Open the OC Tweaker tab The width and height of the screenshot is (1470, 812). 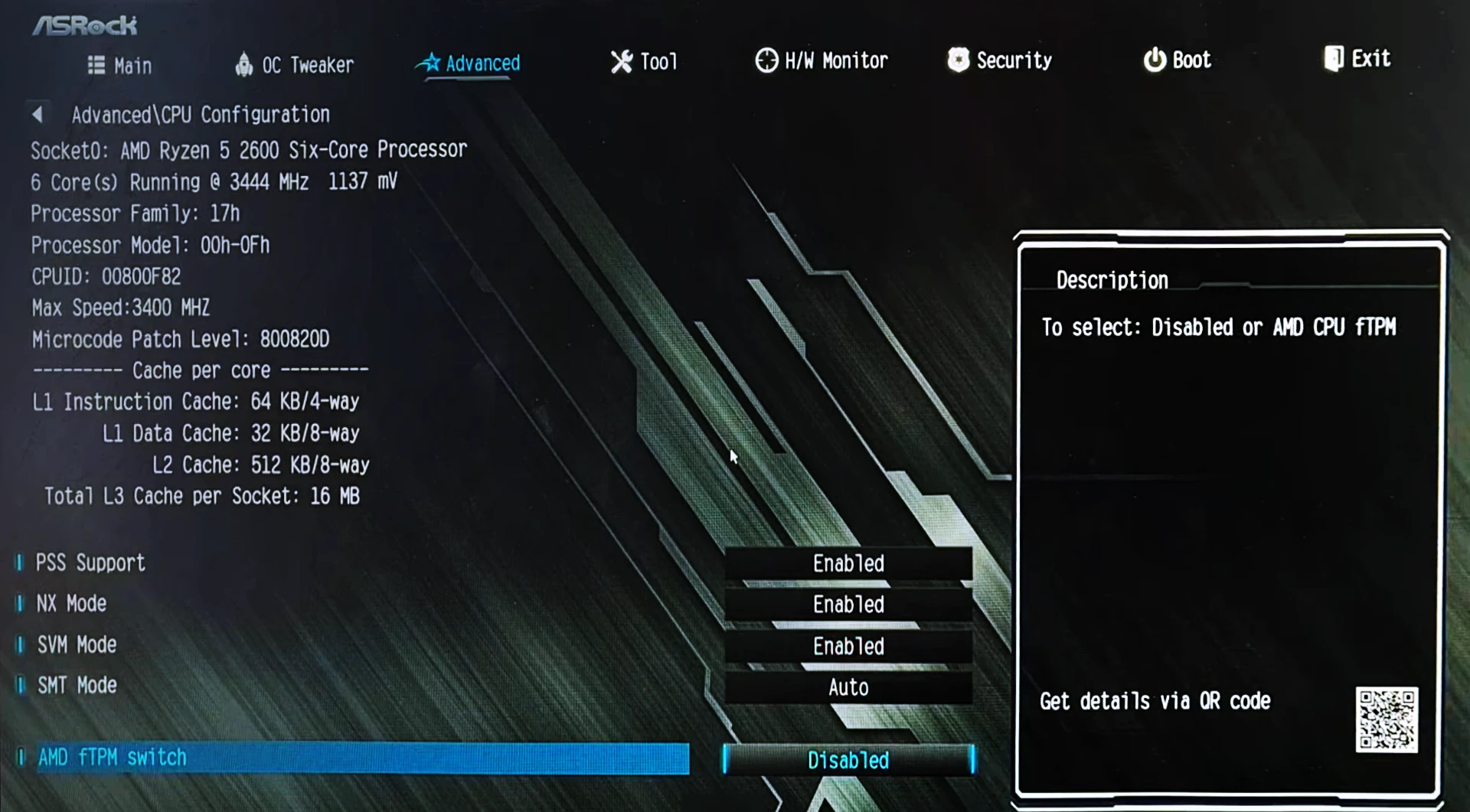click(x=295, y=65)
